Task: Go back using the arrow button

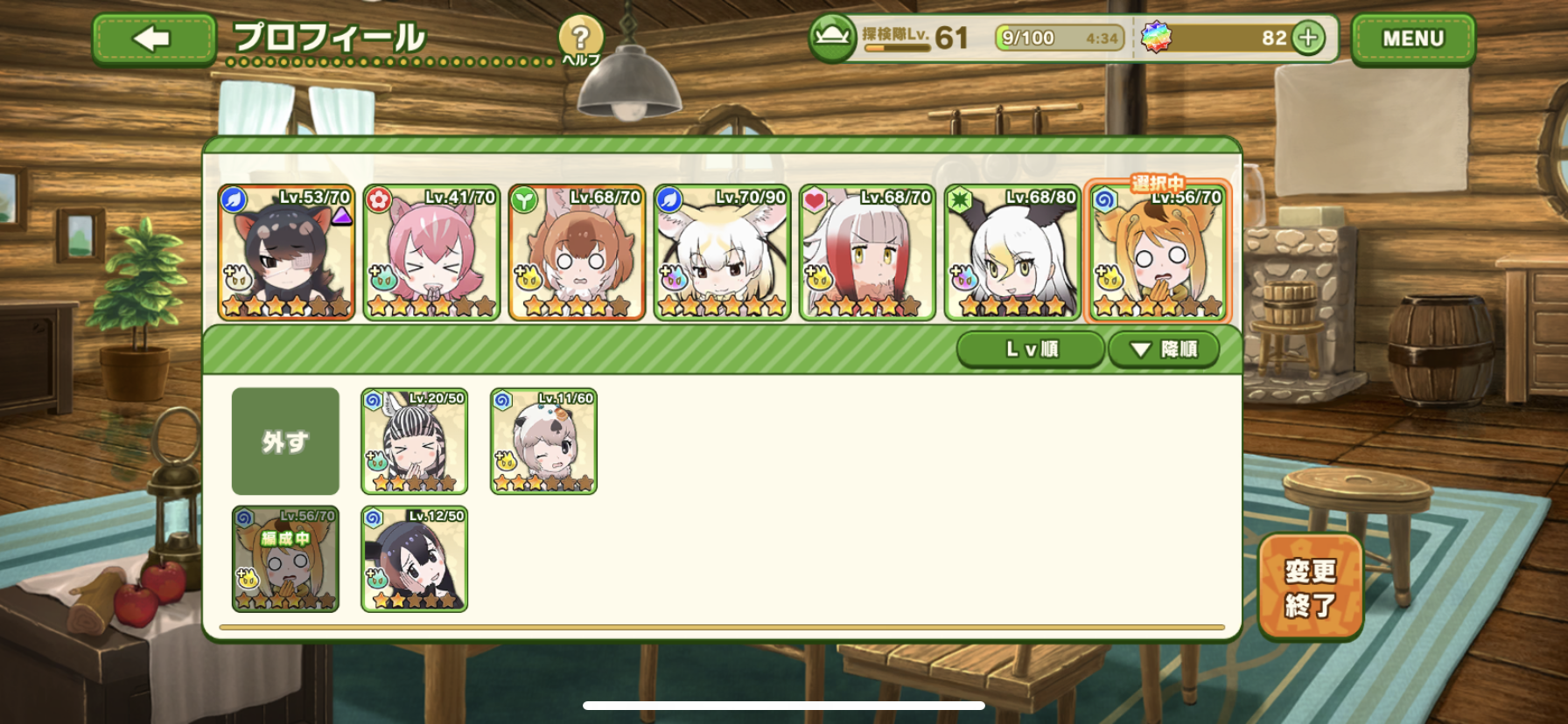Action: pos(153,39)
